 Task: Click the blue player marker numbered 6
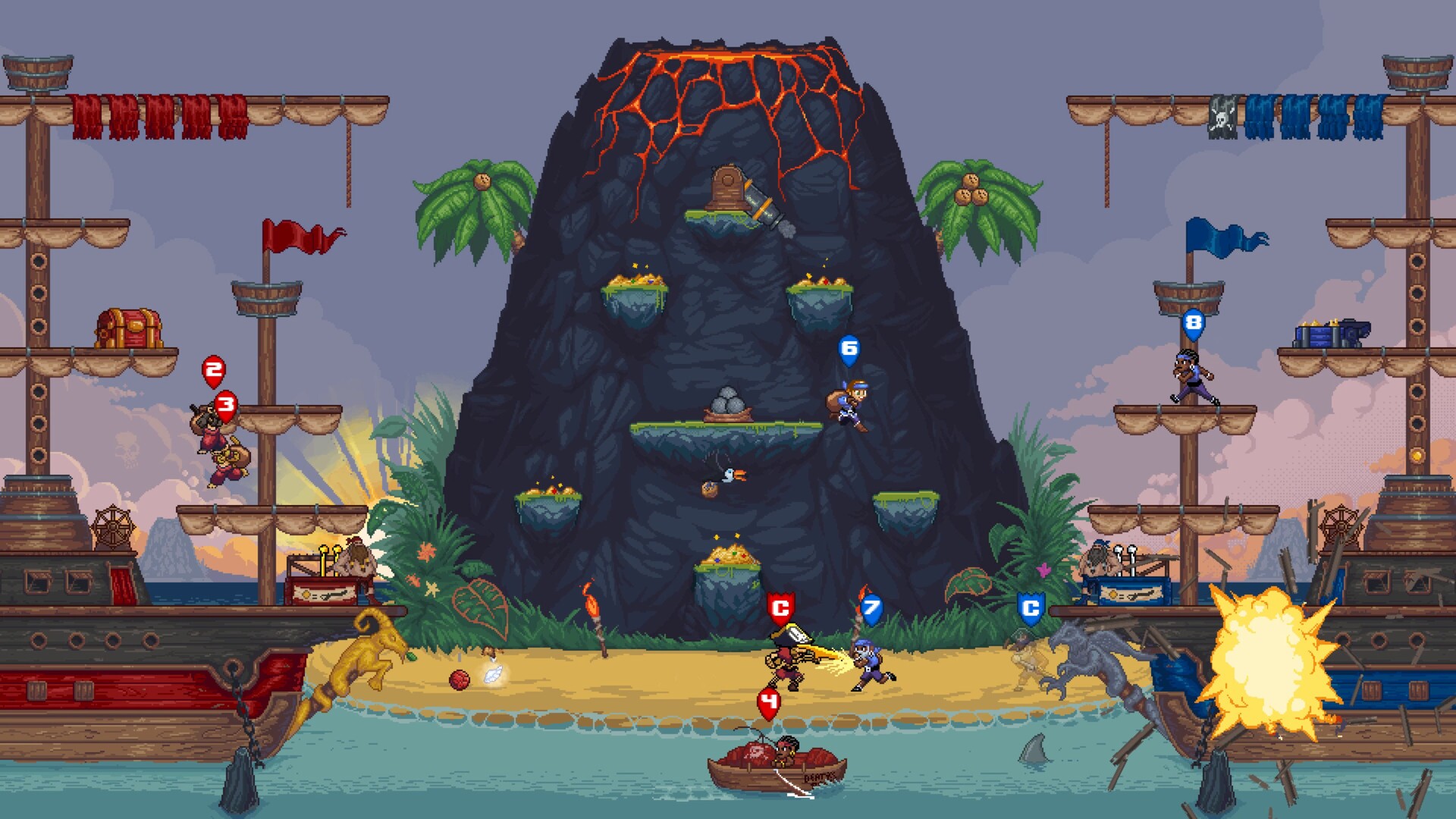pos(849,349)
